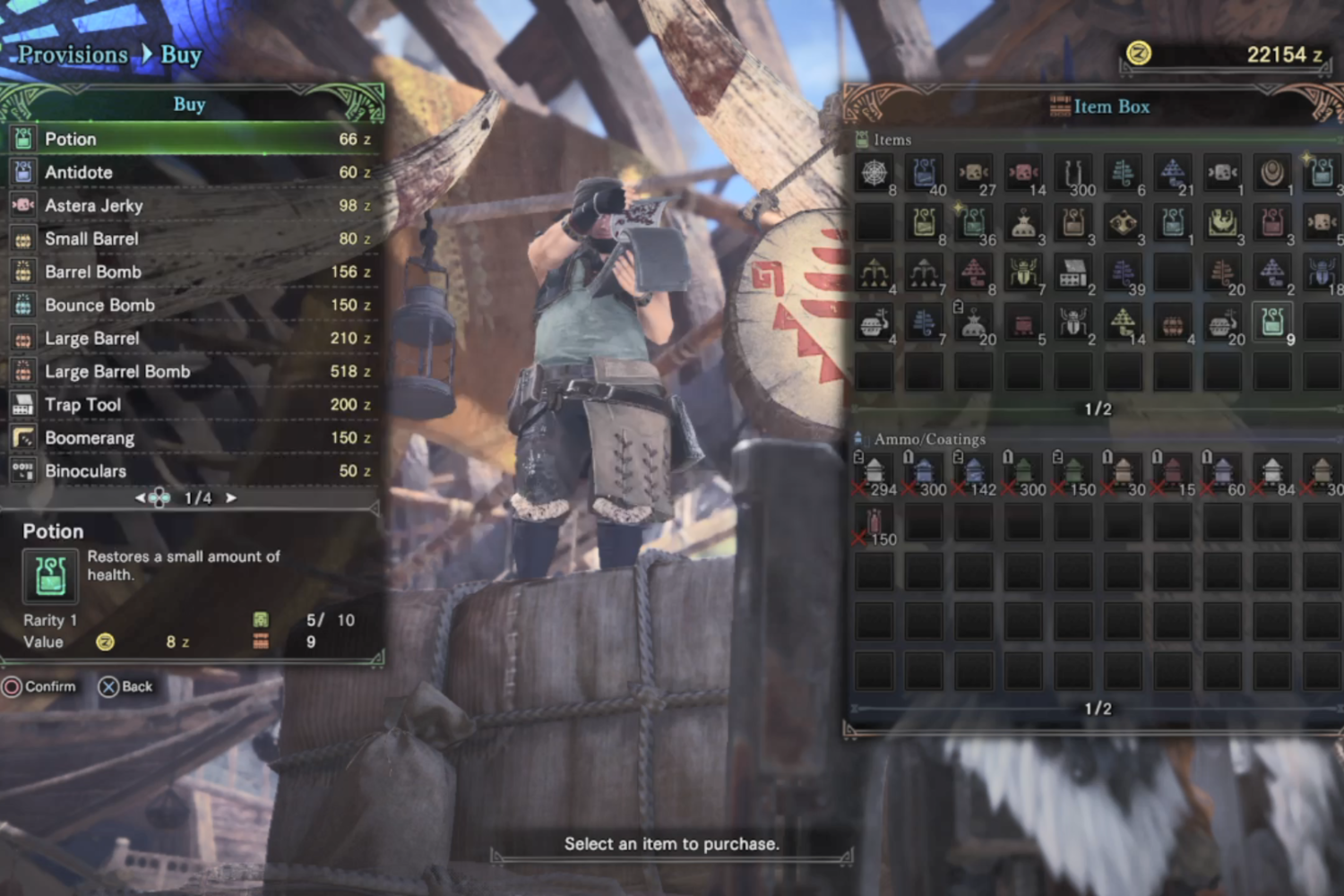Select the Small Barrel entry
This screenshot has width=1344, height=896.
pyautogui.click(x=193, y=238)
